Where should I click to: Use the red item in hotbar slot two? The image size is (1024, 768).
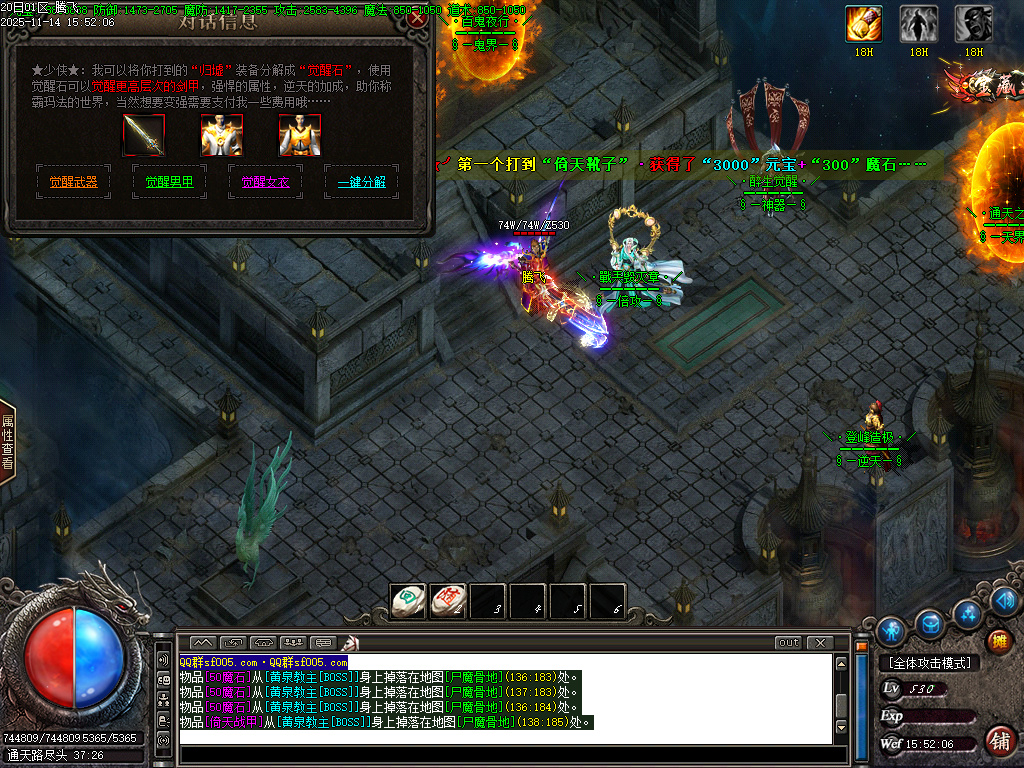(449, 601)
